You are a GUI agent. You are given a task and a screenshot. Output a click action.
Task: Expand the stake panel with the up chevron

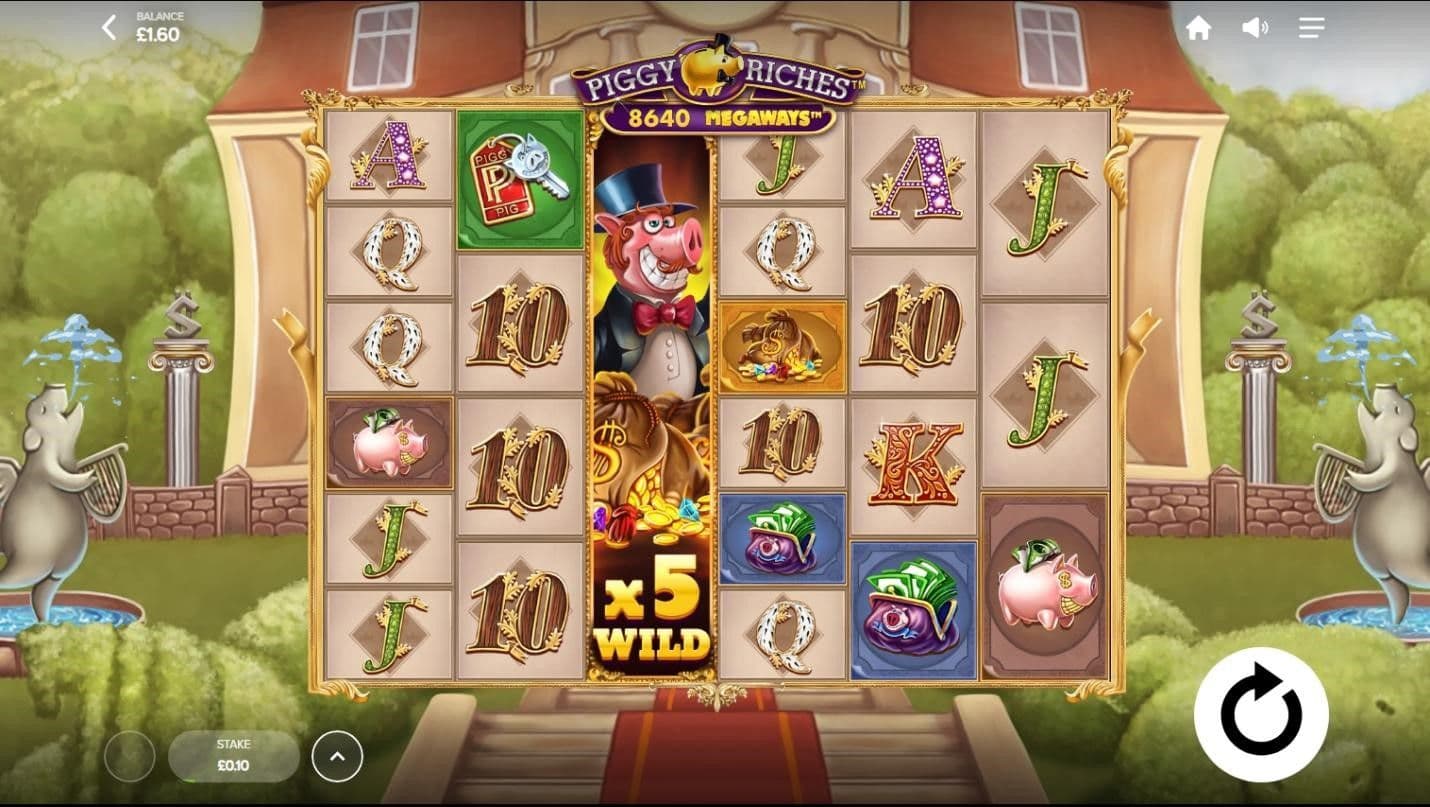coord(337,756)
